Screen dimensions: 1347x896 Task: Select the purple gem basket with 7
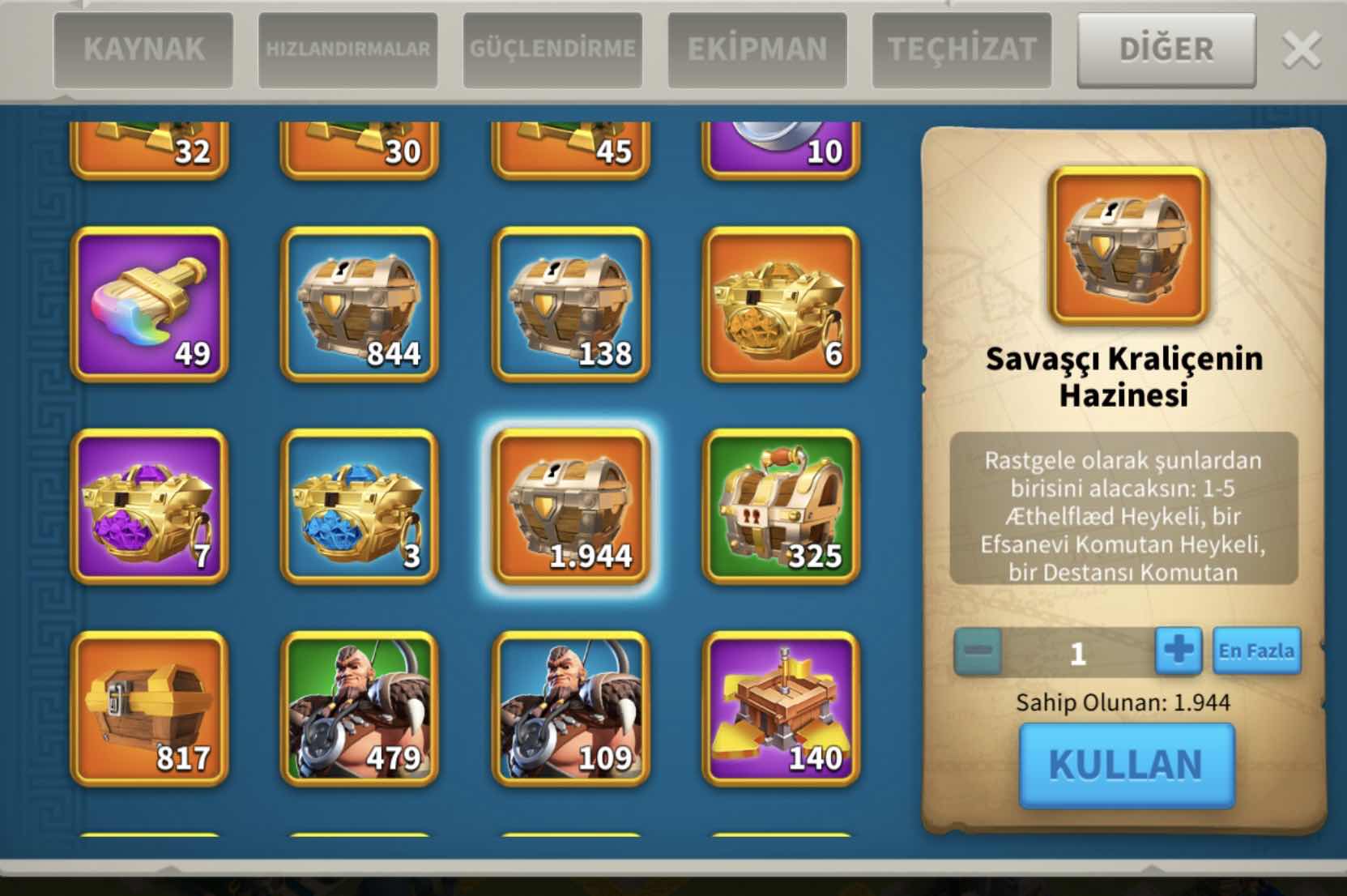point(149,506)
